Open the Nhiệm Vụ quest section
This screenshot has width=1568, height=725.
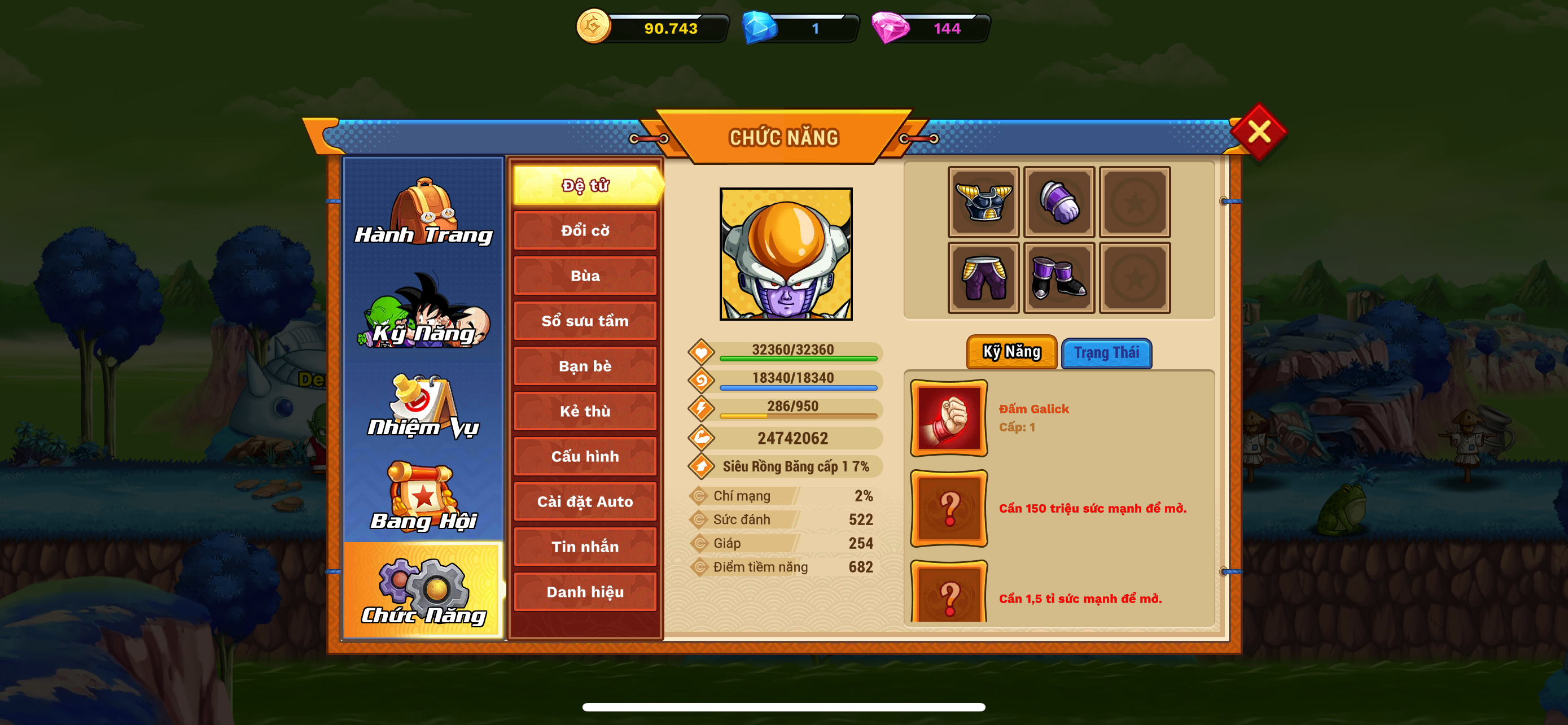click(x=424, y=405)
